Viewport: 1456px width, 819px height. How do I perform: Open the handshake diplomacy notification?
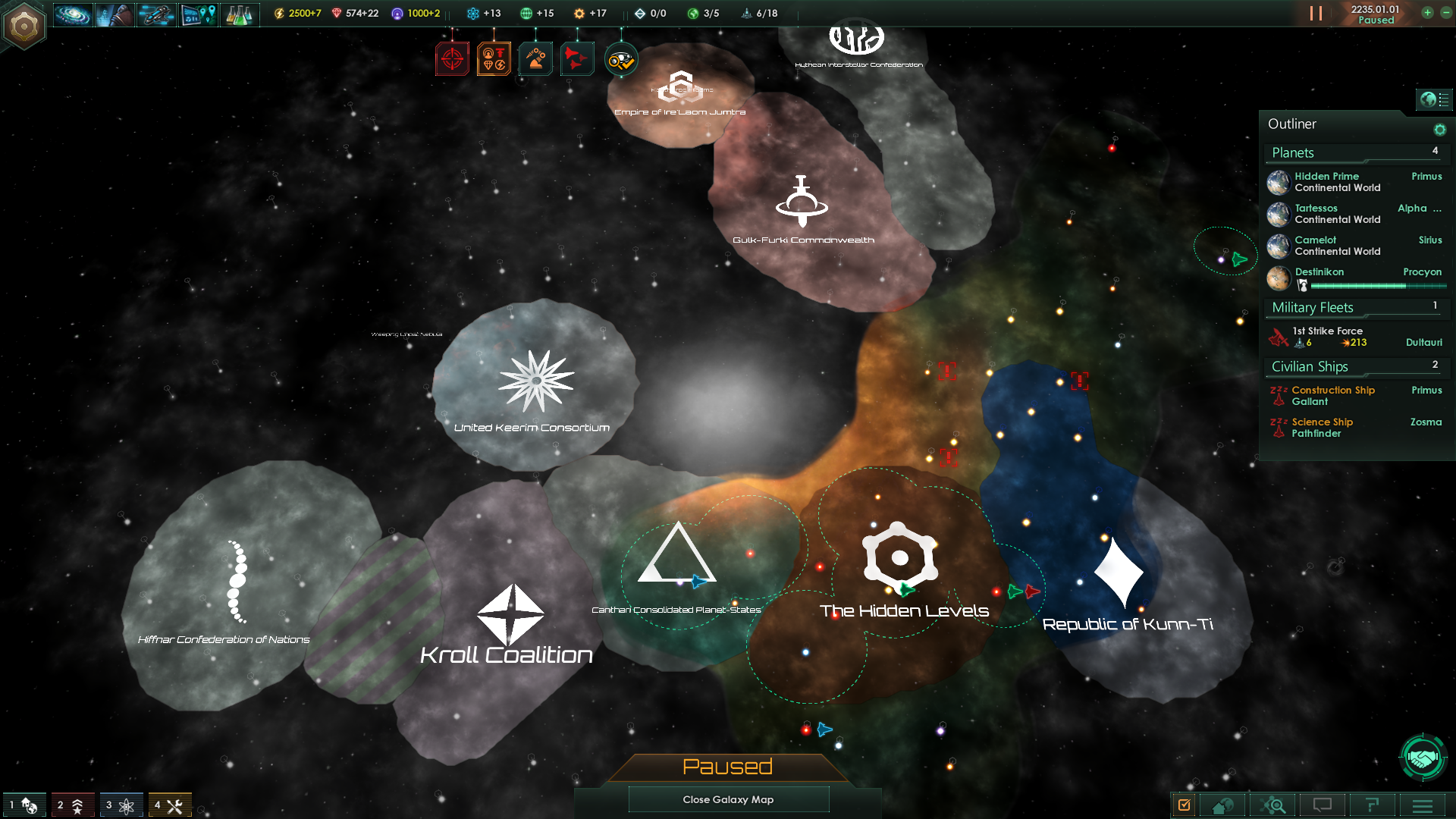(1423, 757)
